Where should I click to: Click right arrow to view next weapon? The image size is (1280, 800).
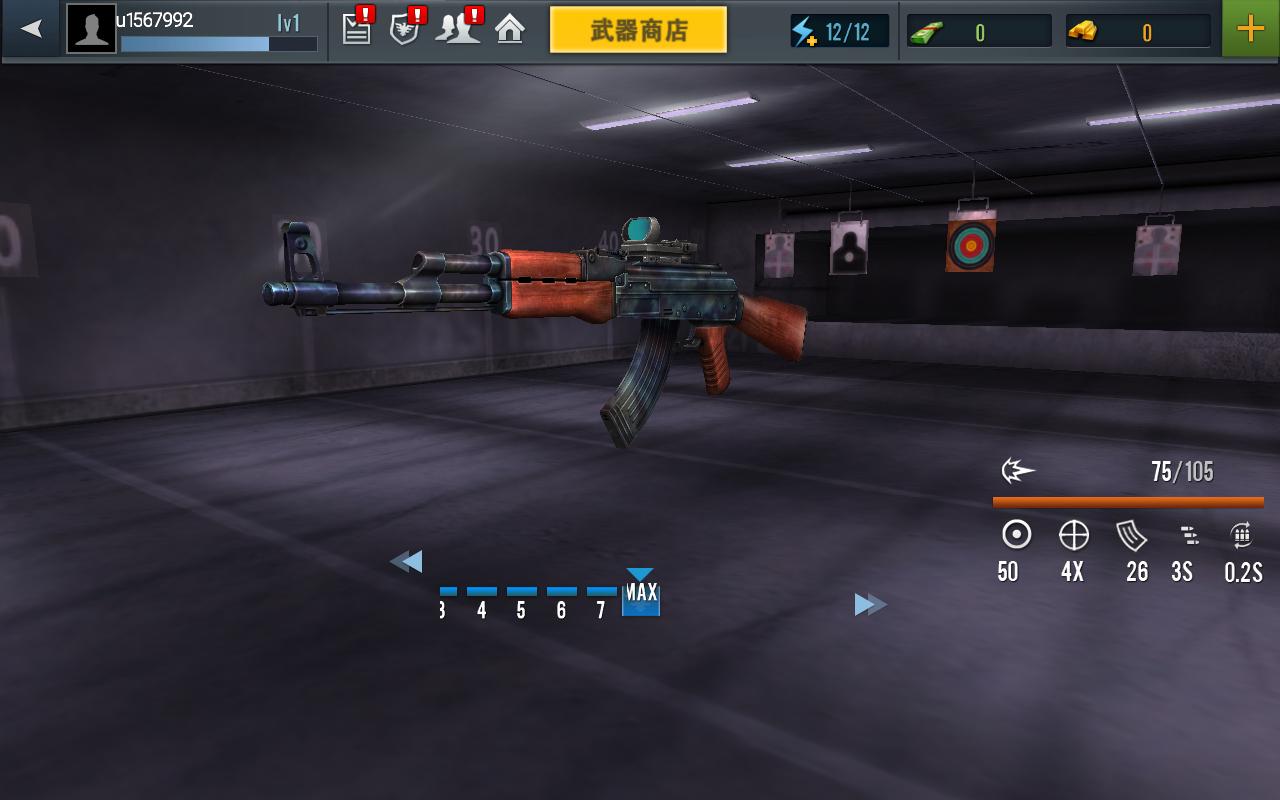pos(868,604)
